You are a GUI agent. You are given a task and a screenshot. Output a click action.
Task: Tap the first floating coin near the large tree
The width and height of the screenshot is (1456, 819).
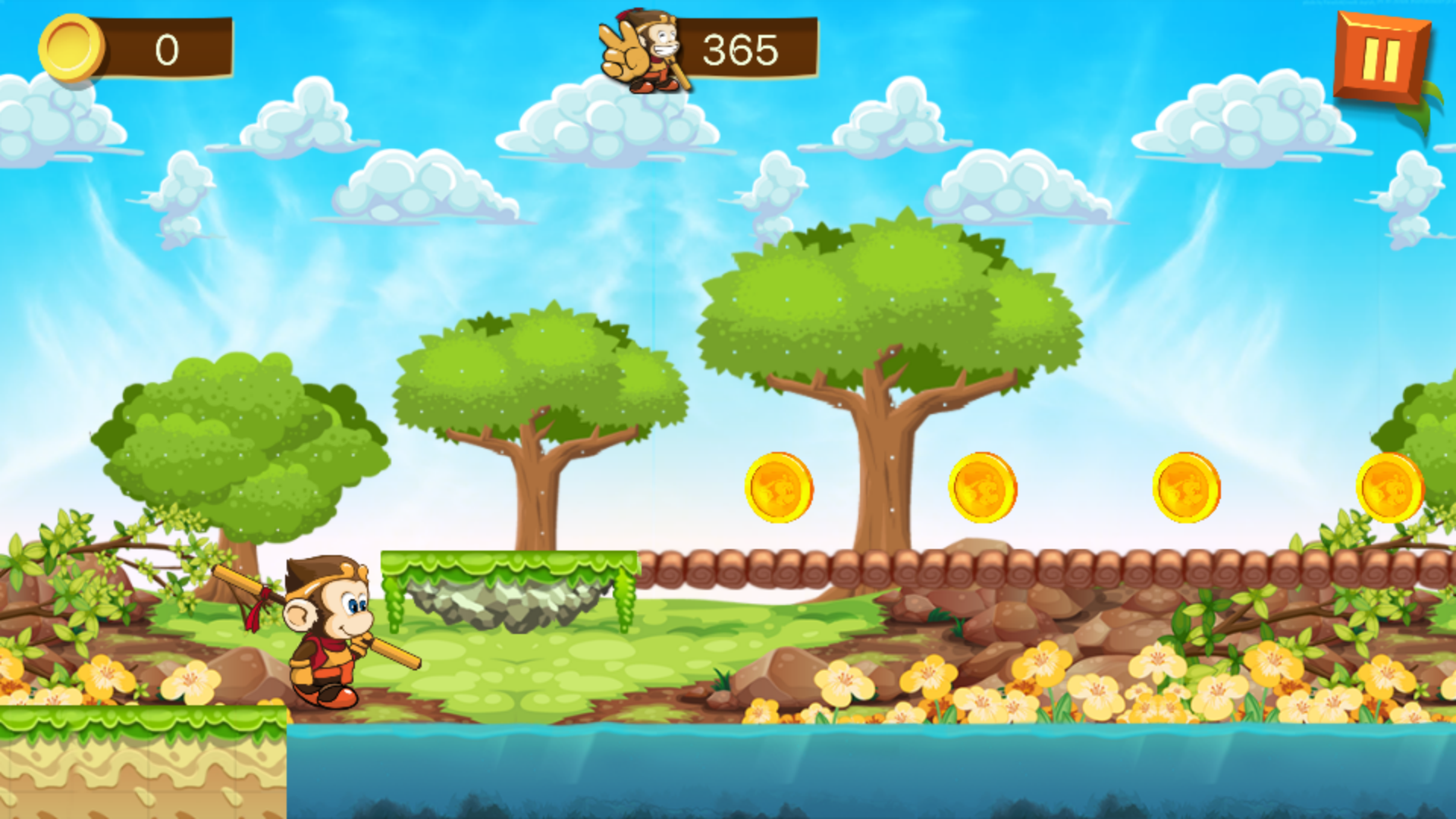[x=781, y=486]
